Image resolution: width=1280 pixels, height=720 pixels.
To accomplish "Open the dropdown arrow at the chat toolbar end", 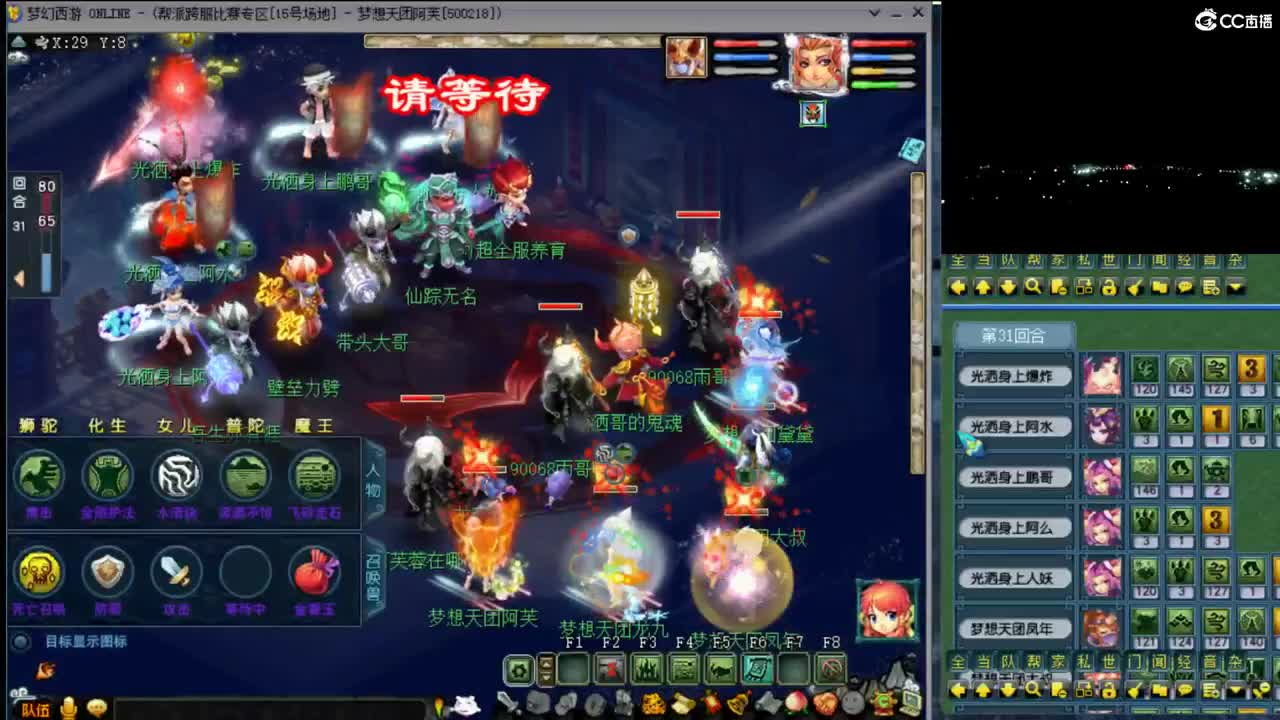I will (x=1237, y=288).
